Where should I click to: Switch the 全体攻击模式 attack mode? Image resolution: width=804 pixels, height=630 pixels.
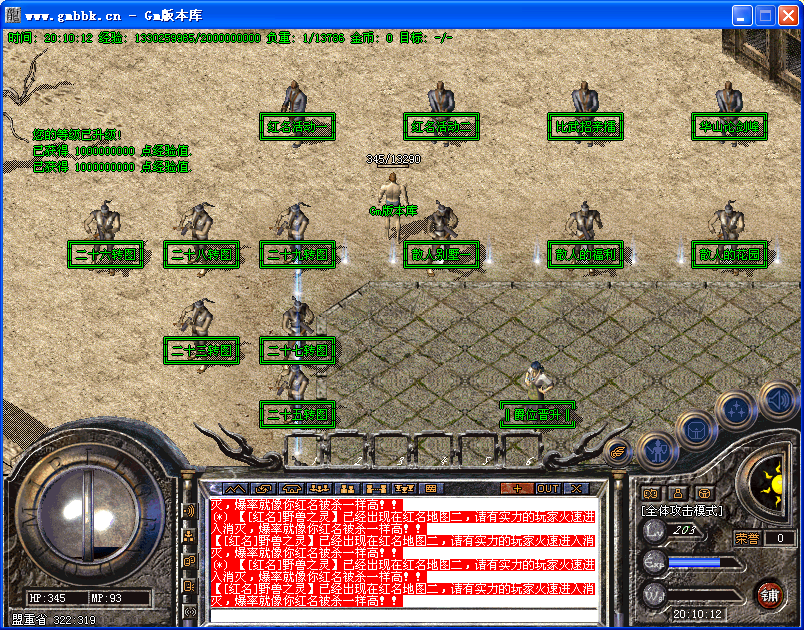point(682,510)
